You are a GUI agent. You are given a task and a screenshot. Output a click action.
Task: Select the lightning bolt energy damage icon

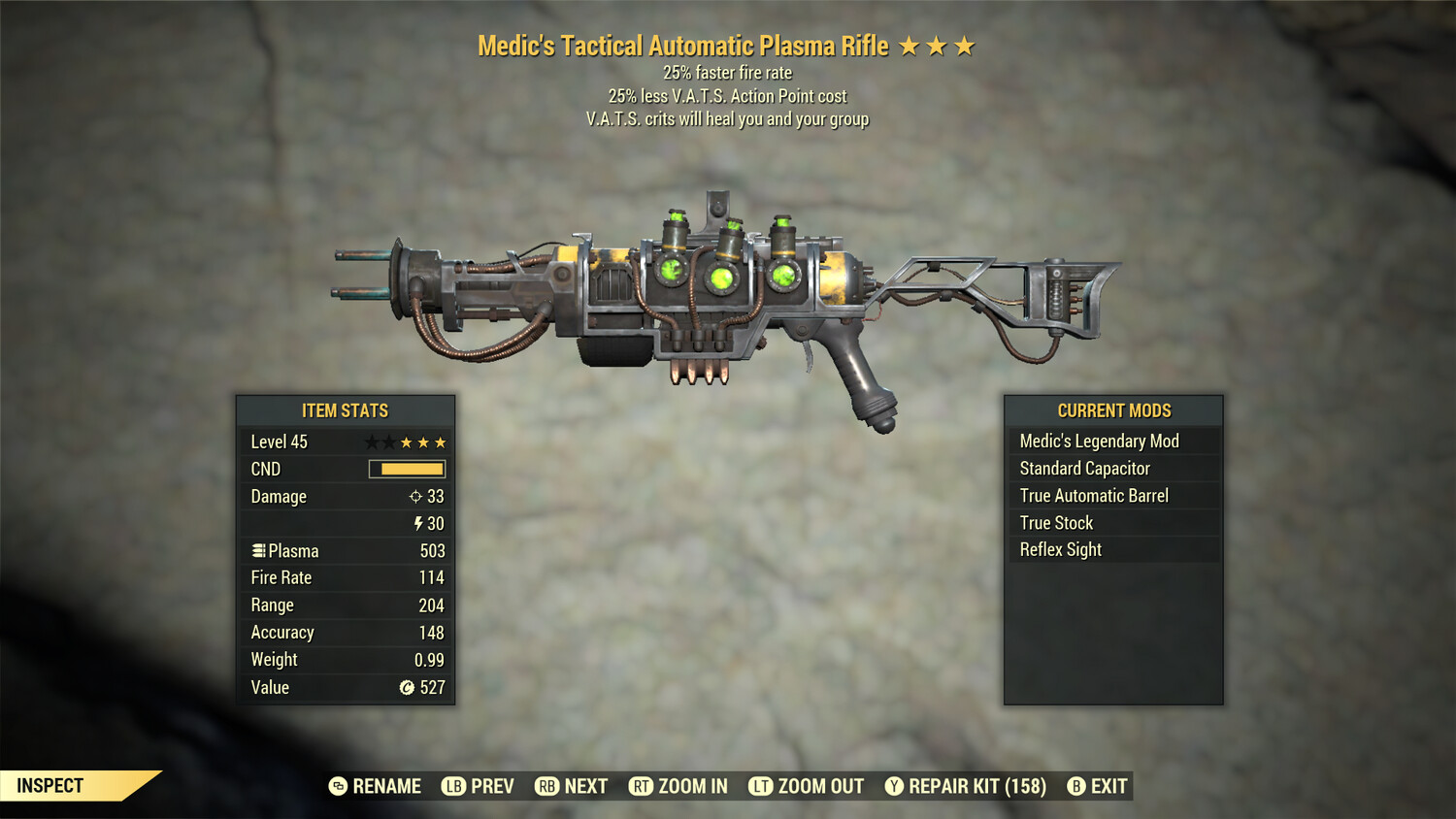tap(418, 523)
